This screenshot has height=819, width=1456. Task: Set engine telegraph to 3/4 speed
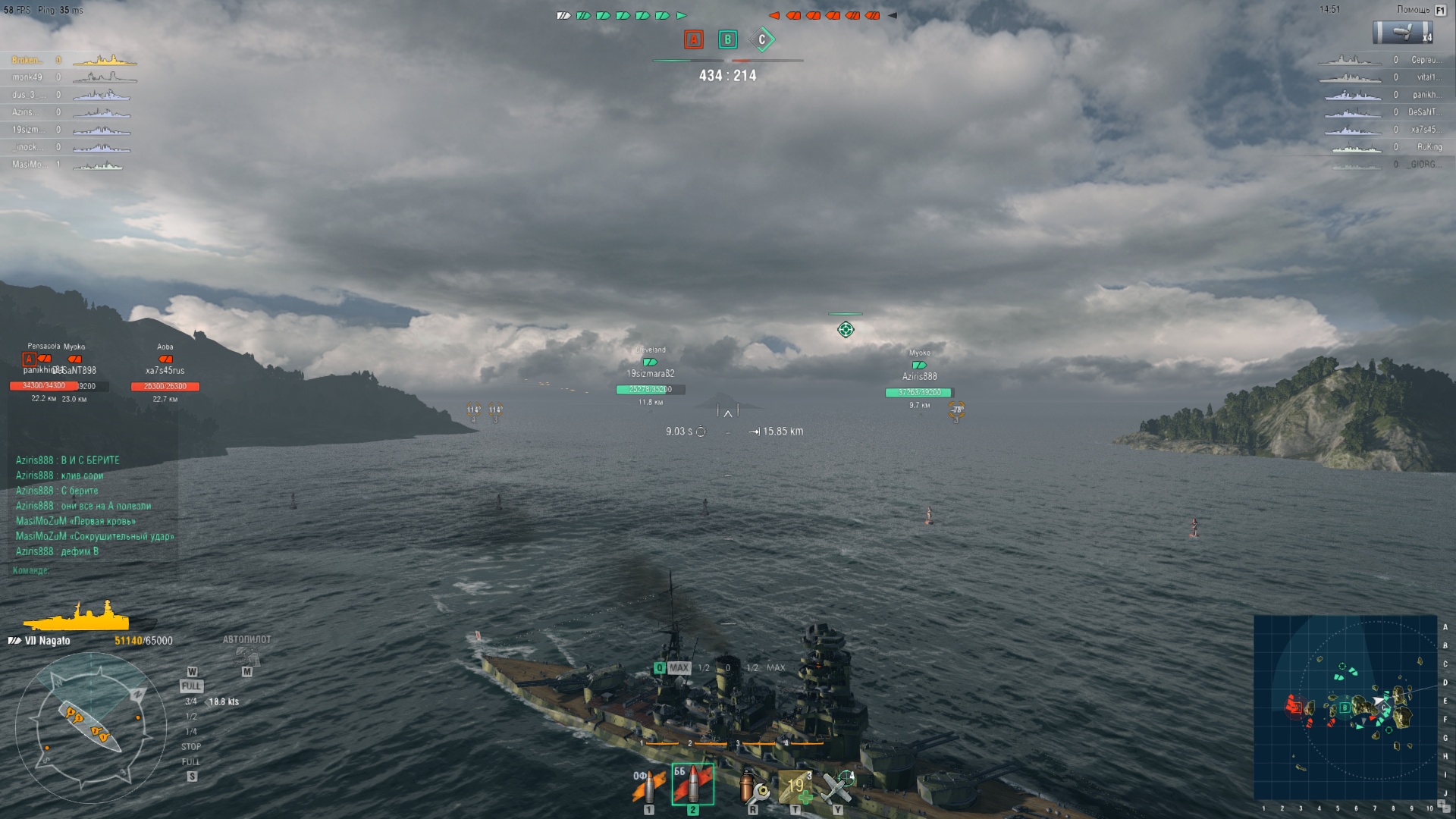pos(191,701)
